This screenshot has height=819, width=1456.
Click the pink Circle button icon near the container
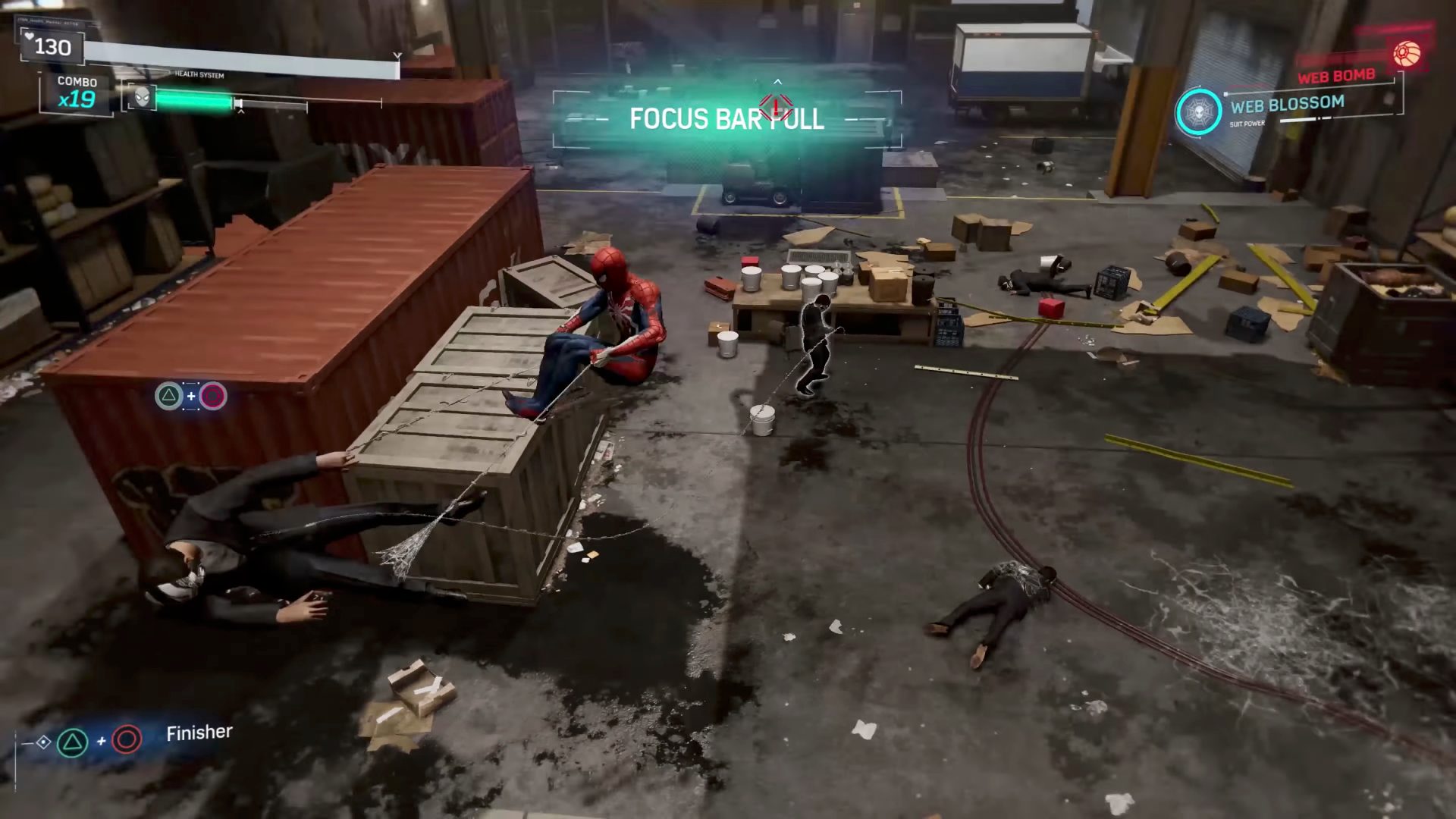(x=213, y=396)
